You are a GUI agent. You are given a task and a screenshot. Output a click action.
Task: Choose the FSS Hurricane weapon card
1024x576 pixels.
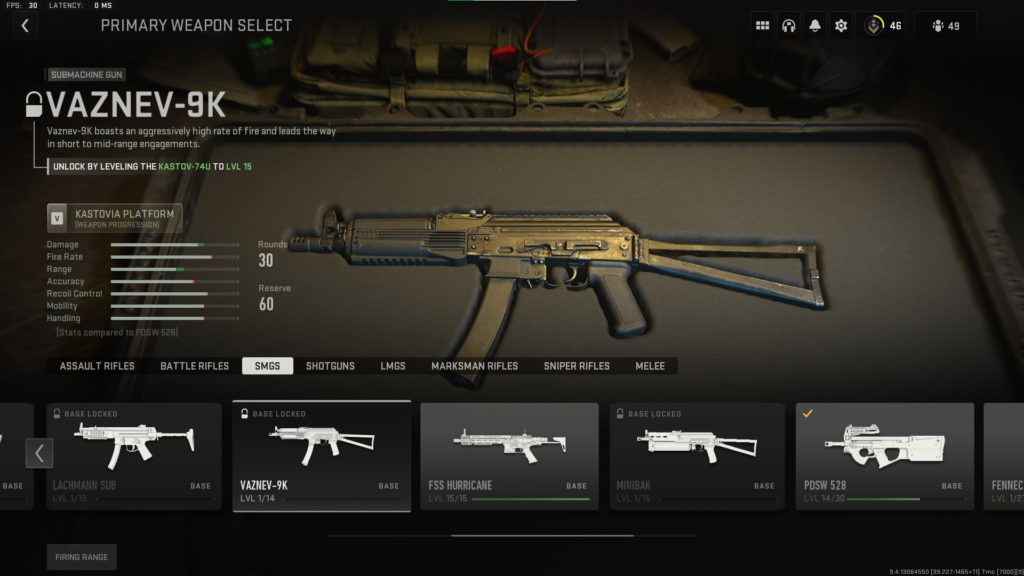[509, 456]
